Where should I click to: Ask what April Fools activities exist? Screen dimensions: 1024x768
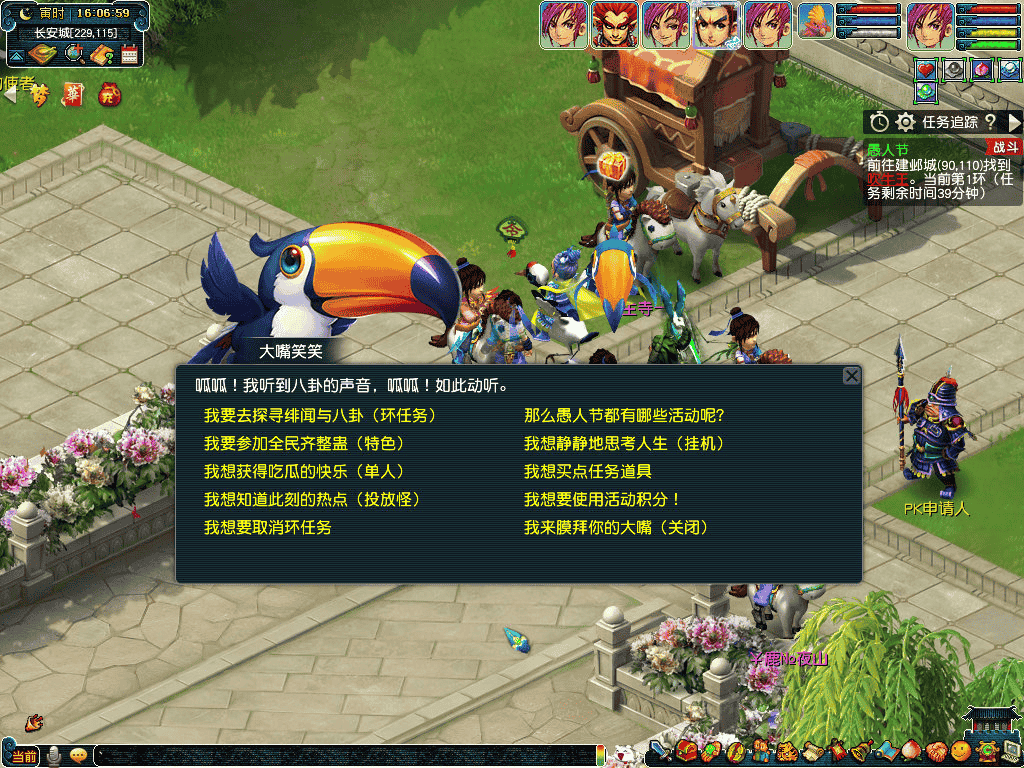tap(624, 415)
